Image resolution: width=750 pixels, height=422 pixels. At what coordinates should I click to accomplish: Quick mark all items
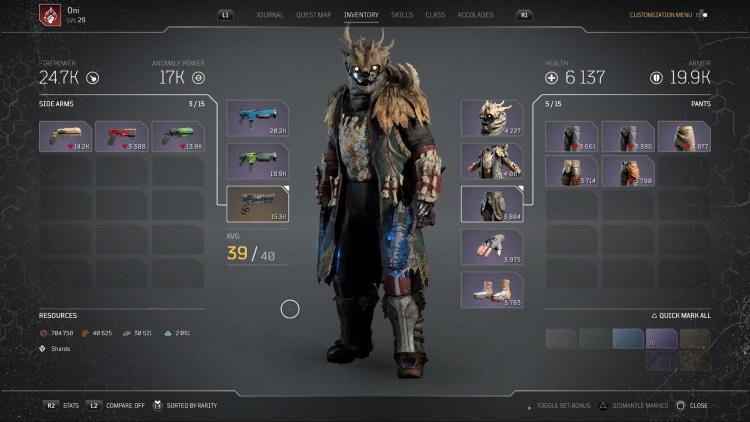[680, 315]
